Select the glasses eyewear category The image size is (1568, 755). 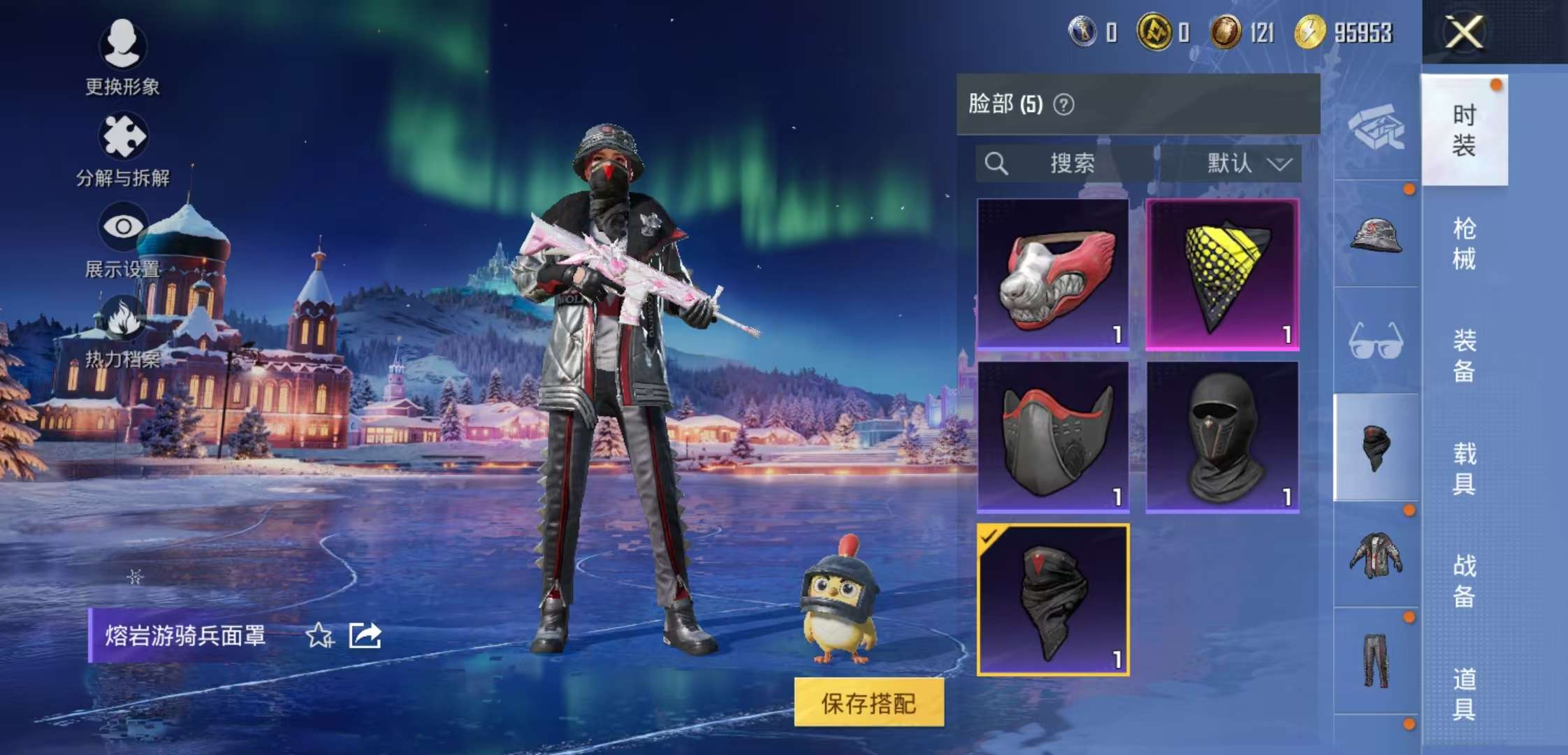1376,341
